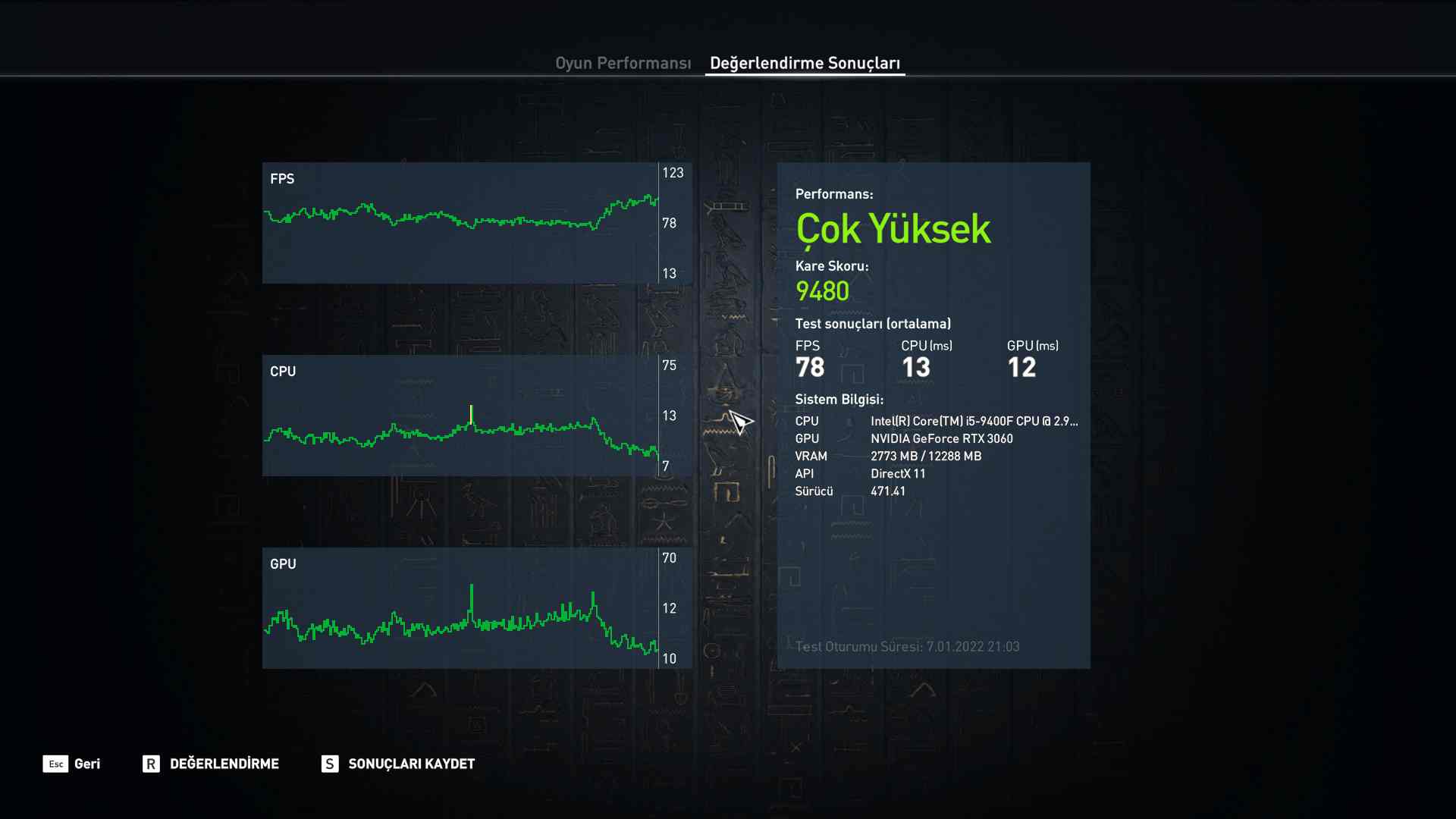Image resolution: width=1456 pixels, height=819 pixels.
Task: Switch to the Oyun Performansı tab
Action: [623, 63]
